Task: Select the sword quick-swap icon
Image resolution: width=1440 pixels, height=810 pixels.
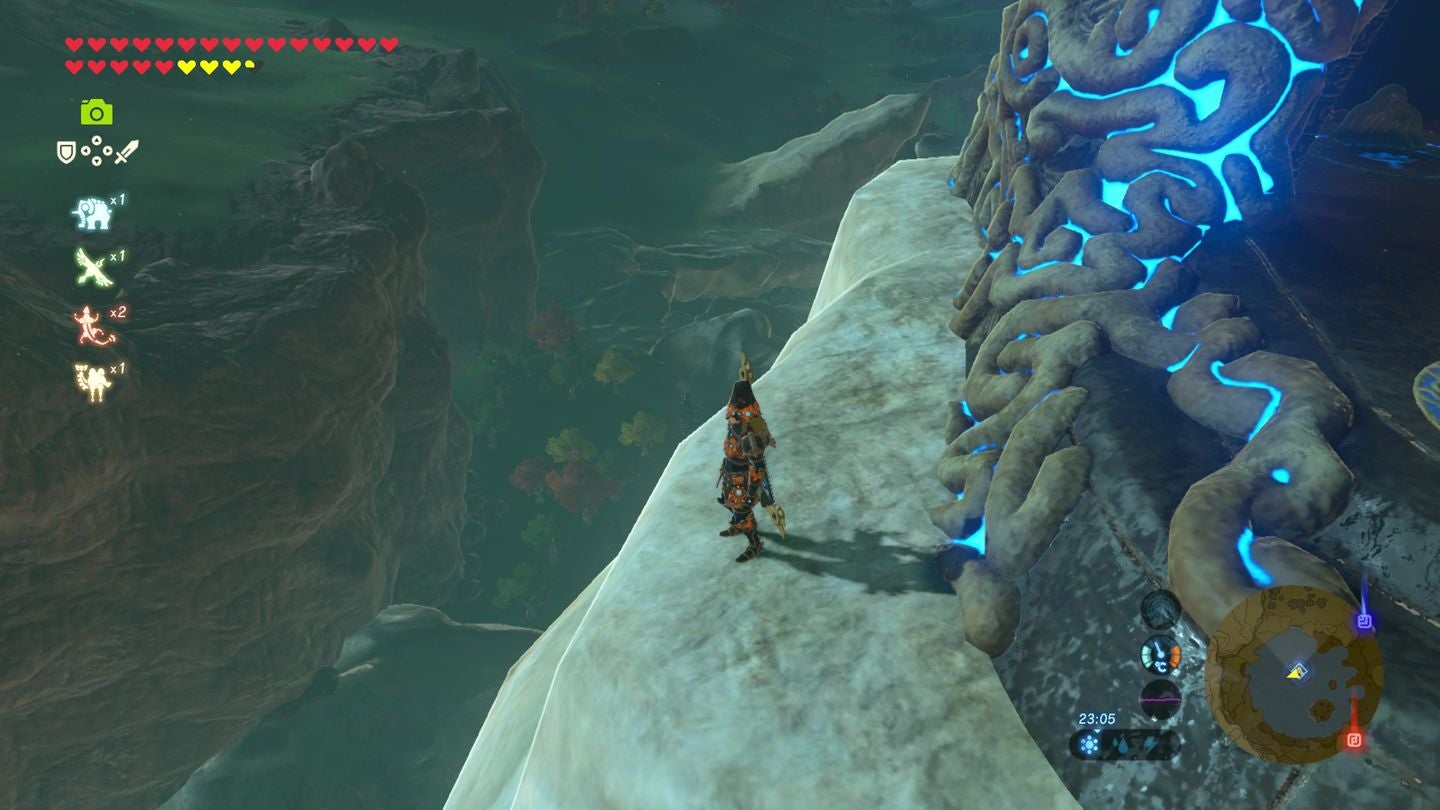Action: [x=128, y=152]
